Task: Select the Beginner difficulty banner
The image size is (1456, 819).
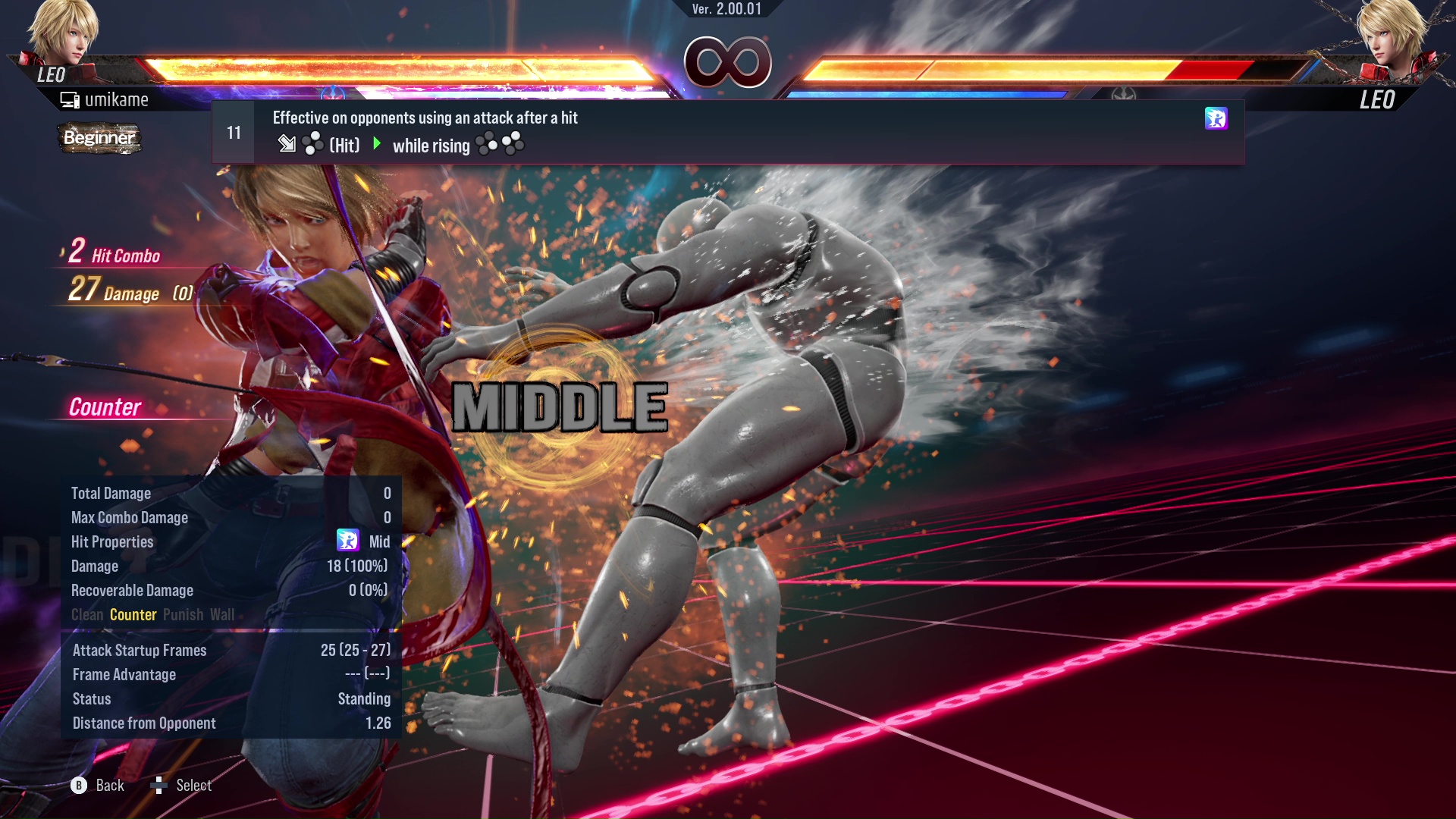Action: pyautogui.click(x=99, y=139)
